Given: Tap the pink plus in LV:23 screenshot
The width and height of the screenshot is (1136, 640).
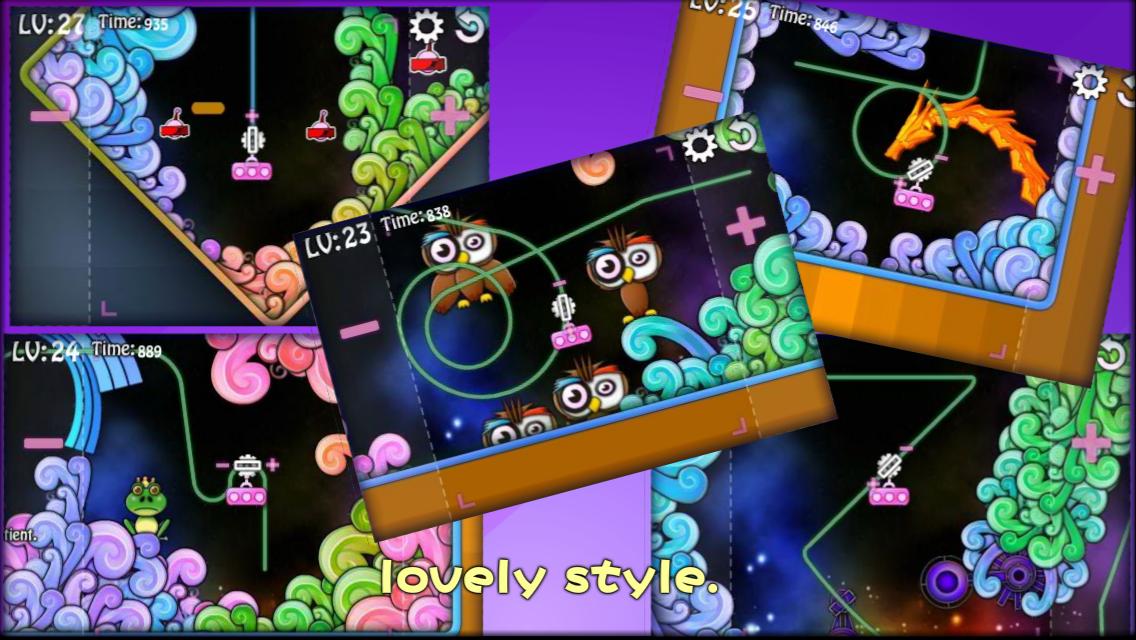Looking at the screenshot, I should pyautogui.click(x=745, y=225).
